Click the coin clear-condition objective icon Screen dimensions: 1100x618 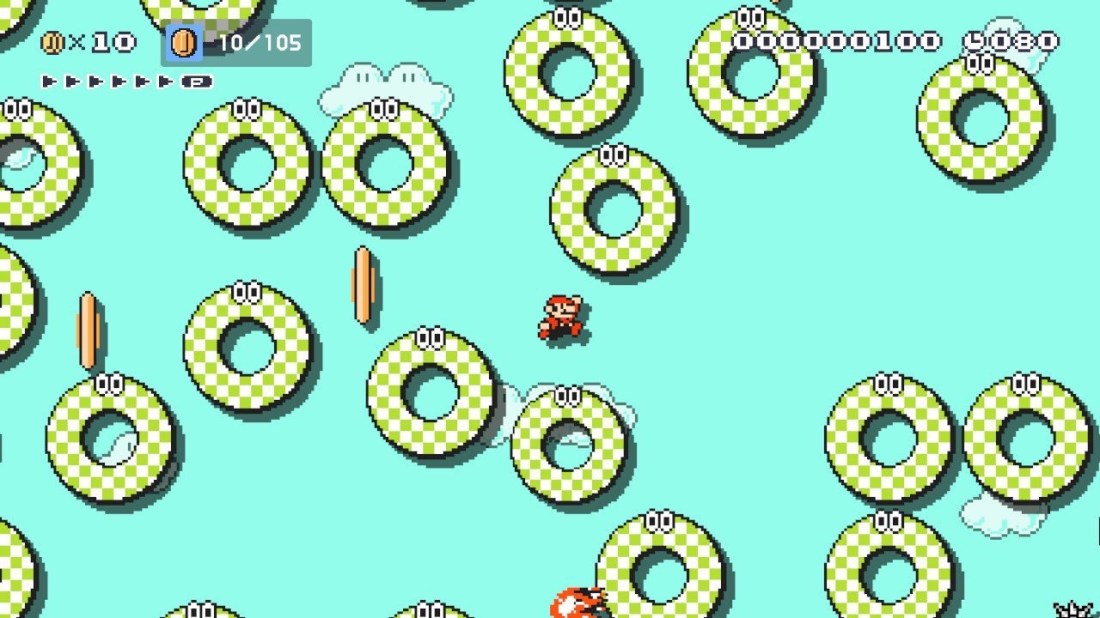point(184,43)
